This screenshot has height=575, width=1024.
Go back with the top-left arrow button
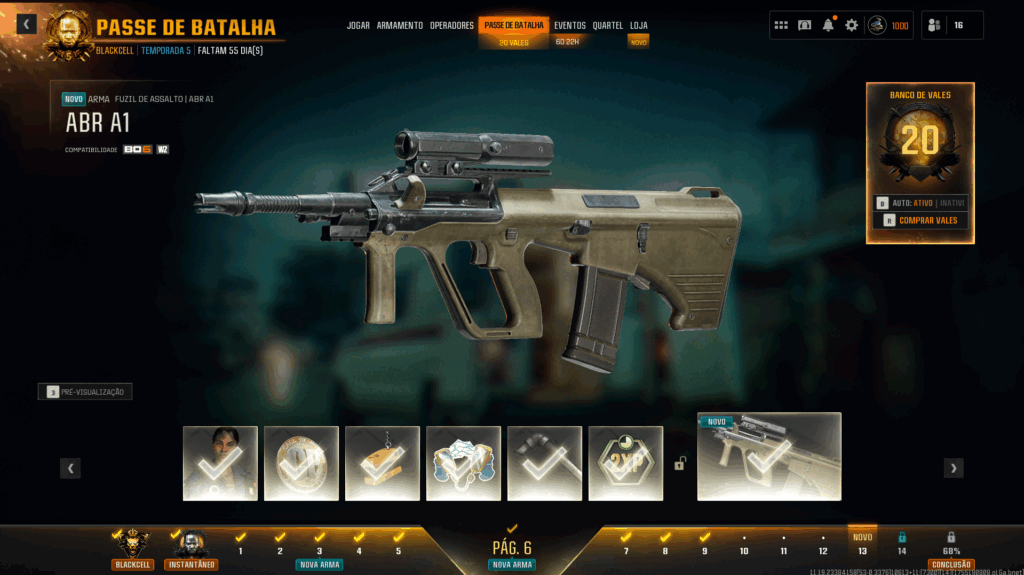(x=26, y=24)
